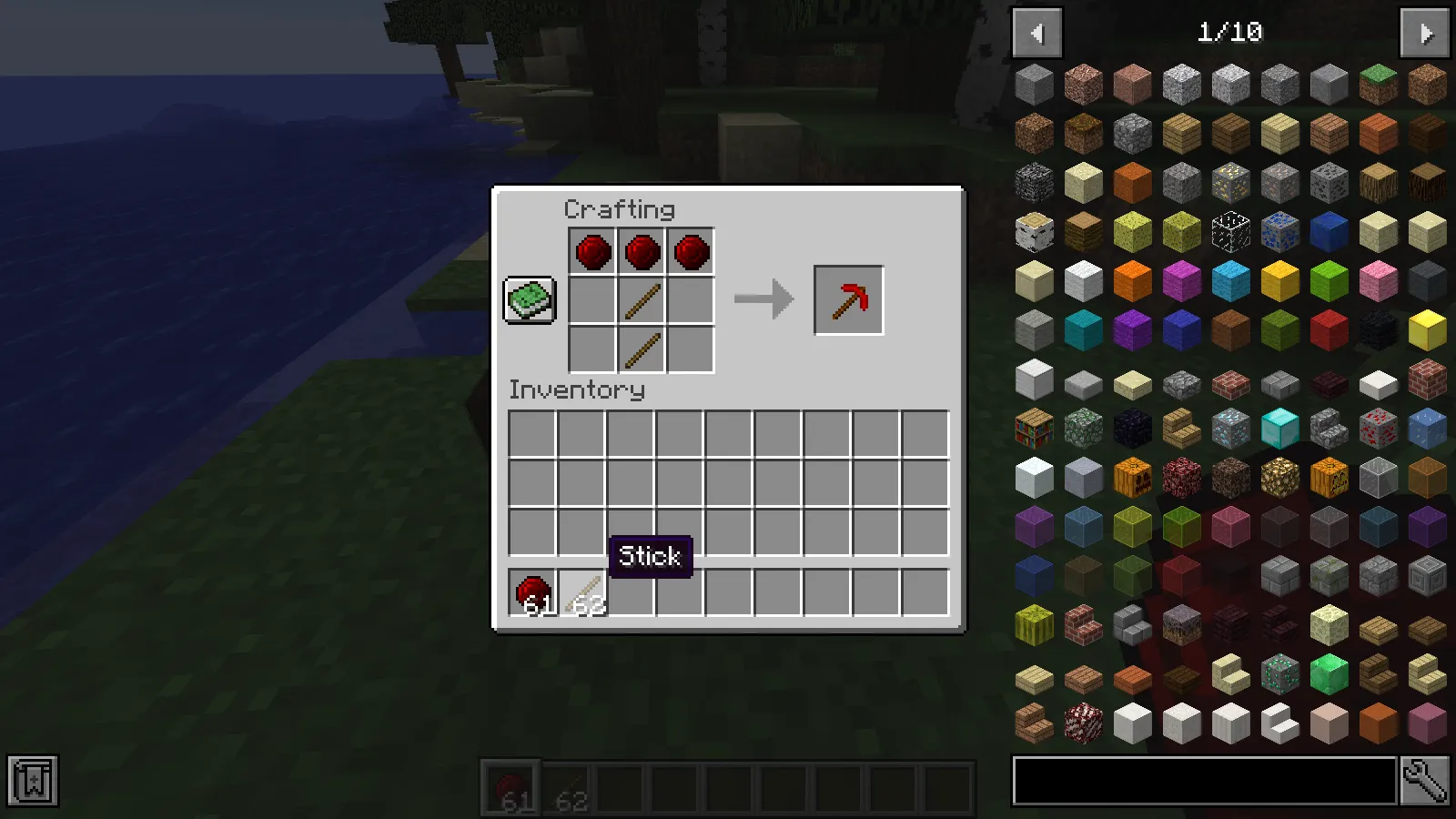Go to the next item page with right arrow
1456x819 pixels.
click(x=1423, y=33)
